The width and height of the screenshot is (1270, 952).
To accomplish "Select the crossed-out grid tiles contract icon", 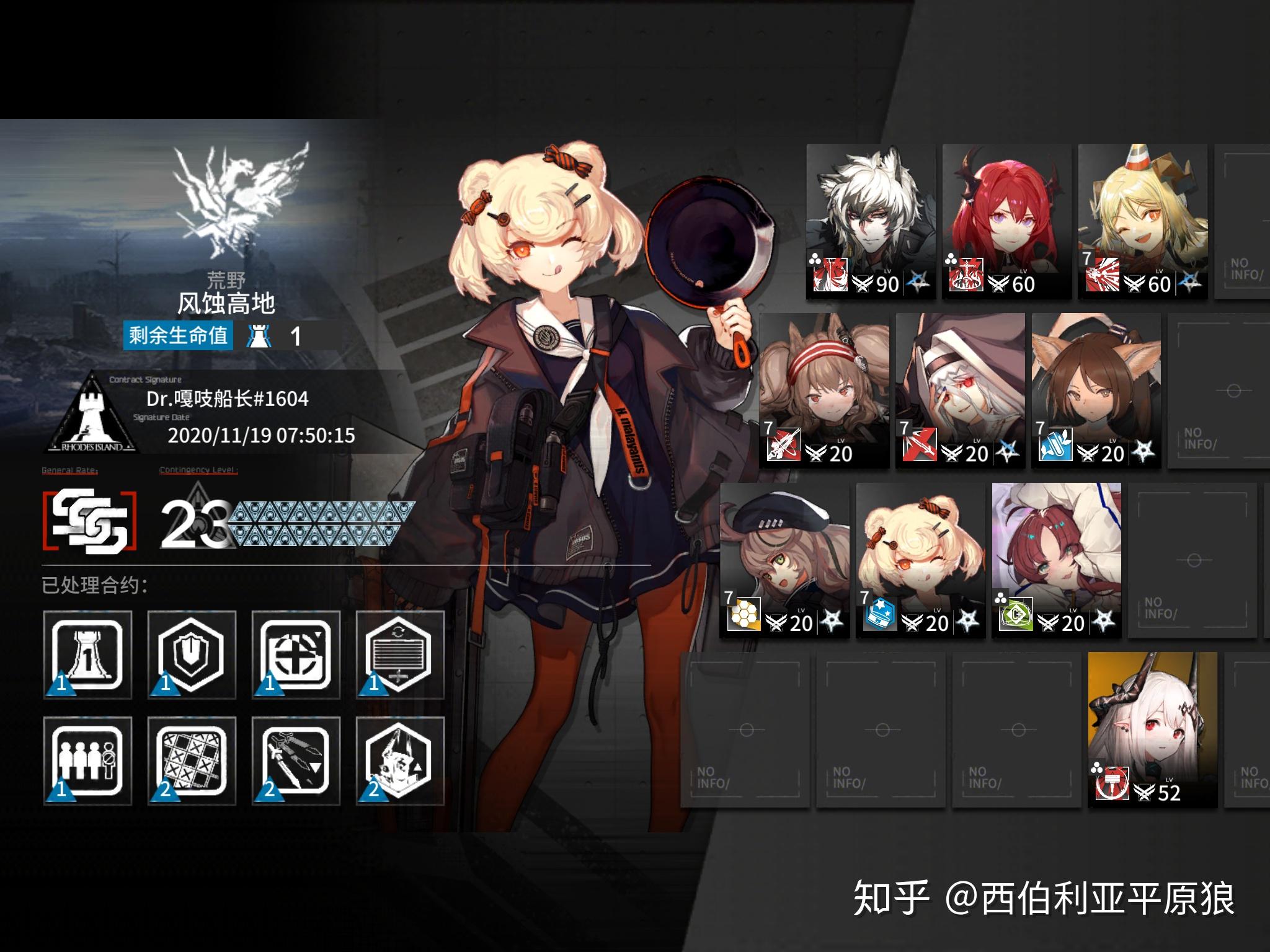I will point(192,761).
